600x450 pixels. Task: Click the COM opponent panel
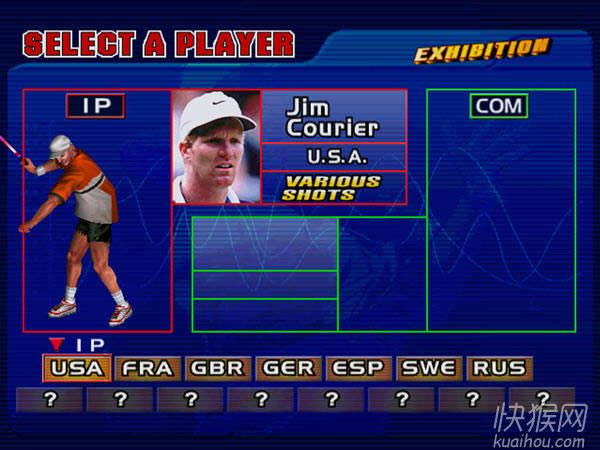pyautogui.click(x=501, y=210)
